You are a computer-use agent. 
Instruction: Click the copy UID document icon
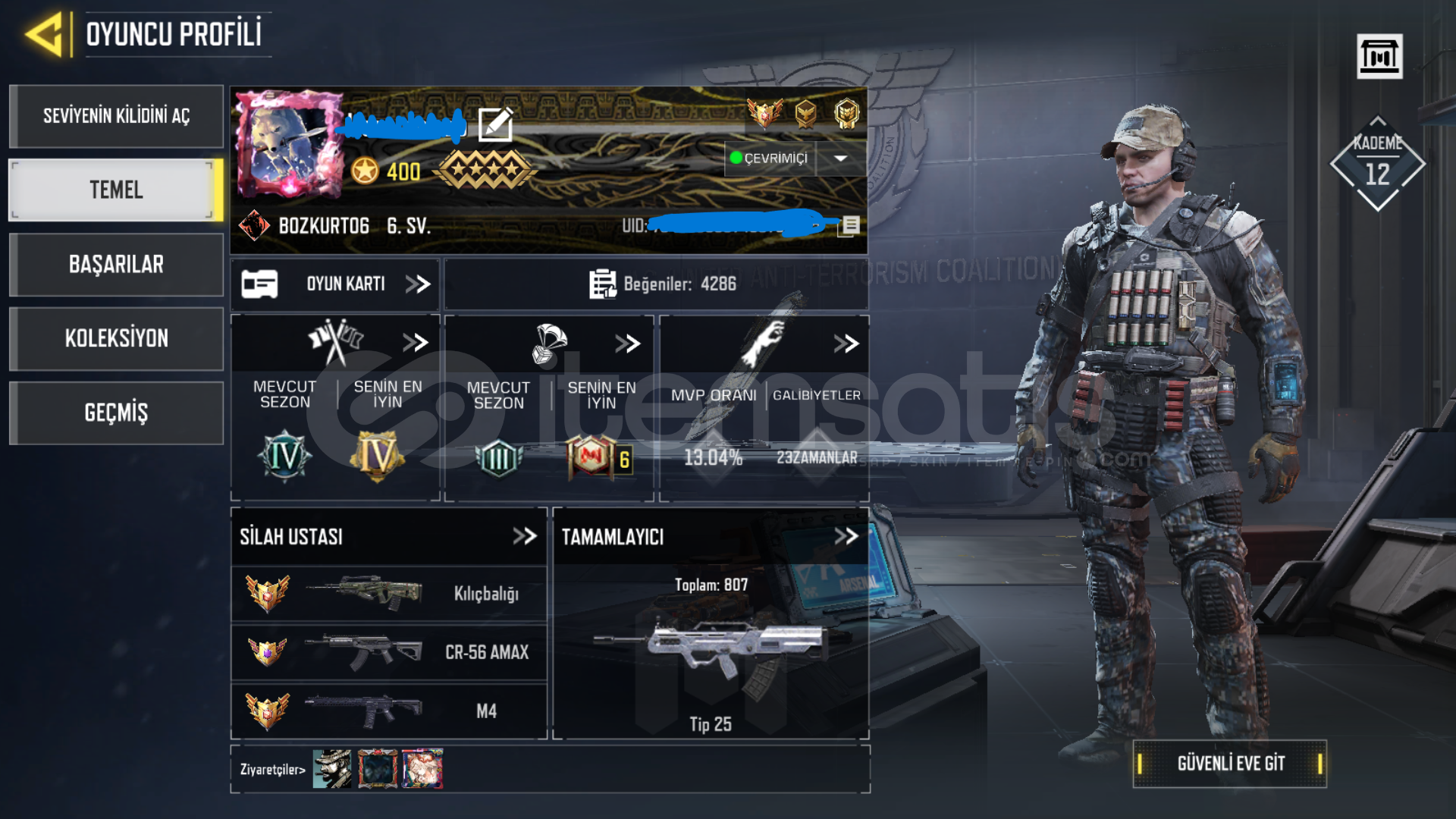pyautogui.click(x=849, y=225)
